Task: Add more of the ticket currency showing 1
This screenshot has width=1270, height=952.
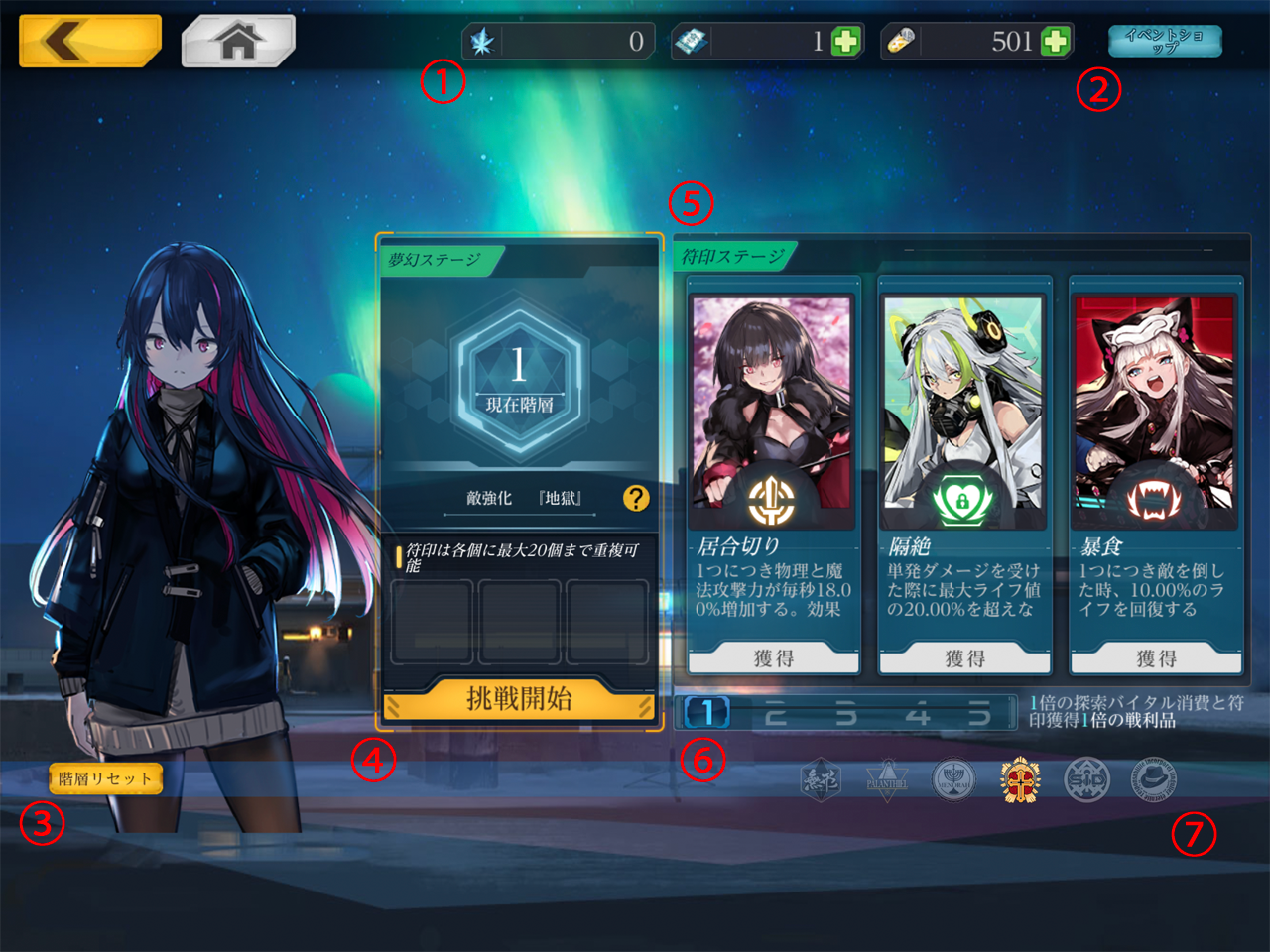Action: click(x=846, y=42)
